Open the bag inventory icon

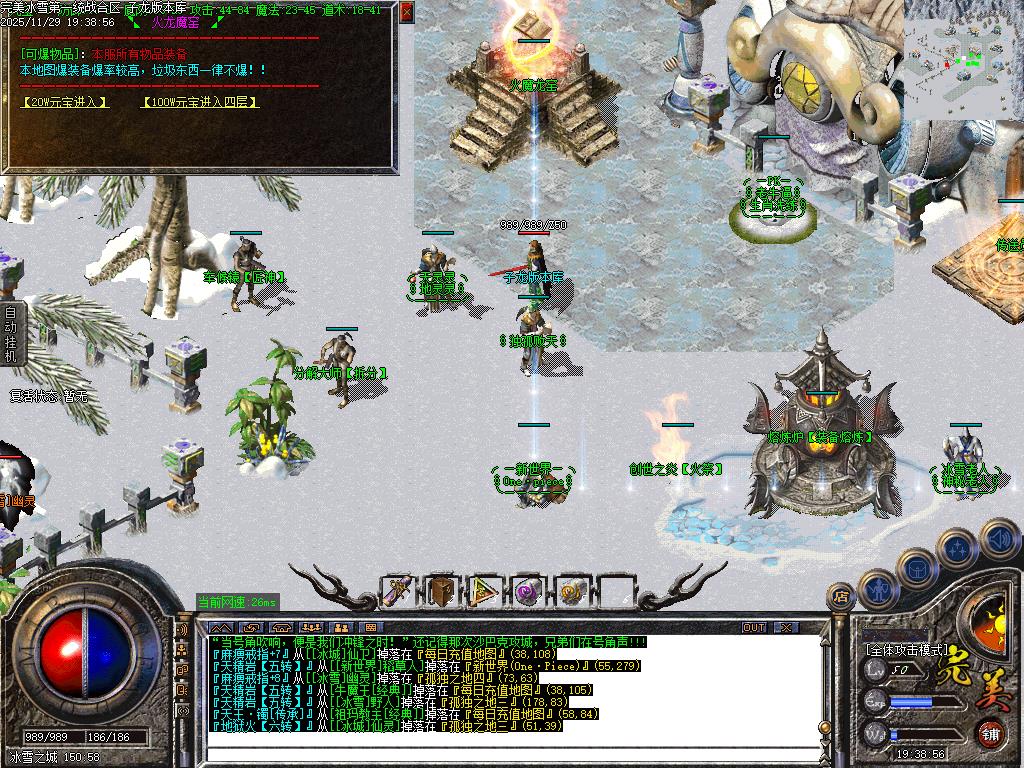[x=916, y=568]
